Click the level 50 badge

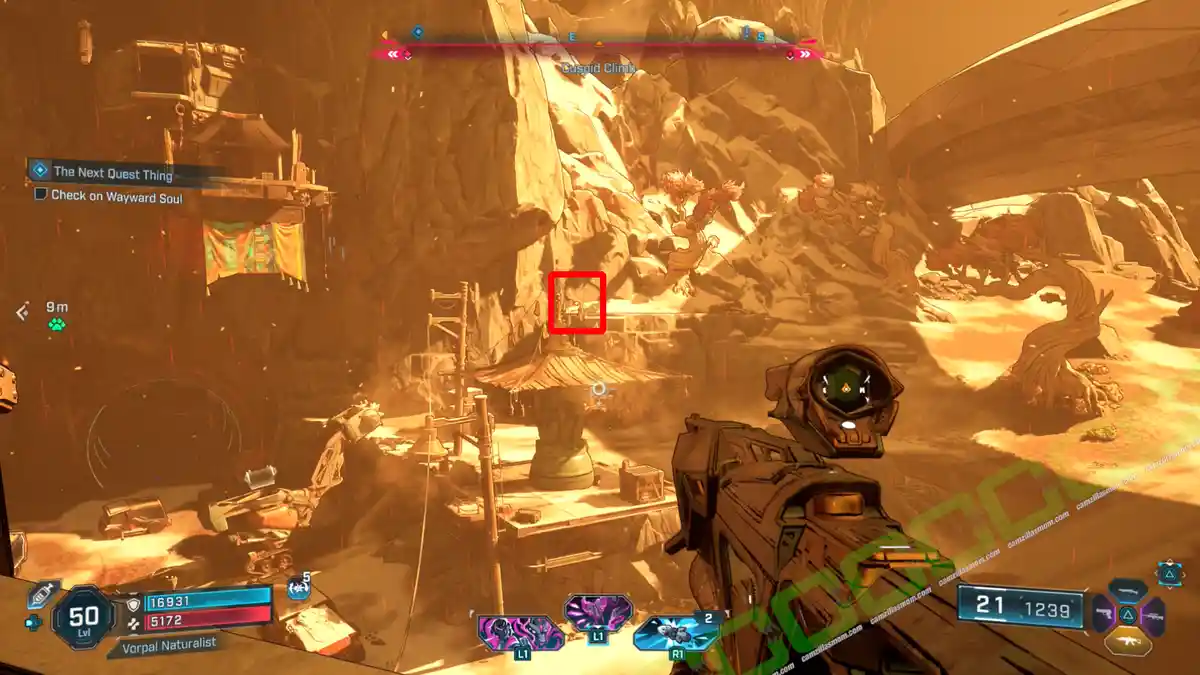coord(83,612)
